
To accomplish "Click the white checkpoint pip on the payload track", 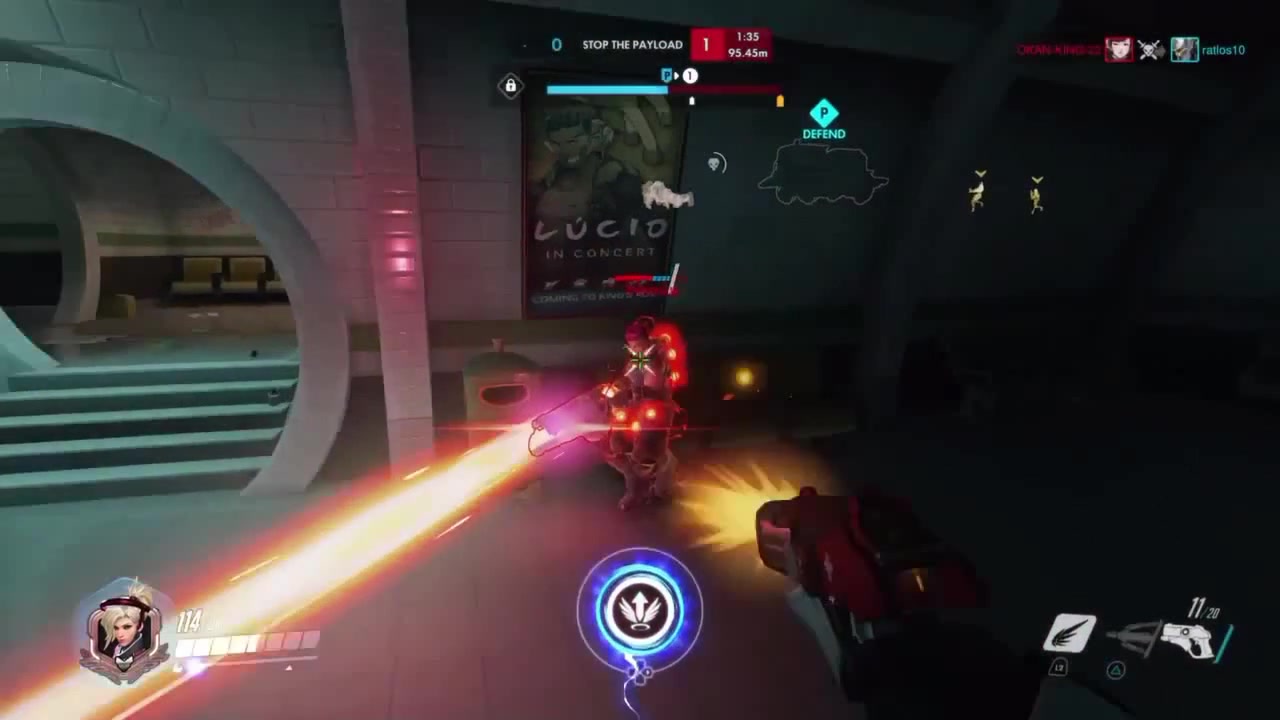I will [691, 101].
